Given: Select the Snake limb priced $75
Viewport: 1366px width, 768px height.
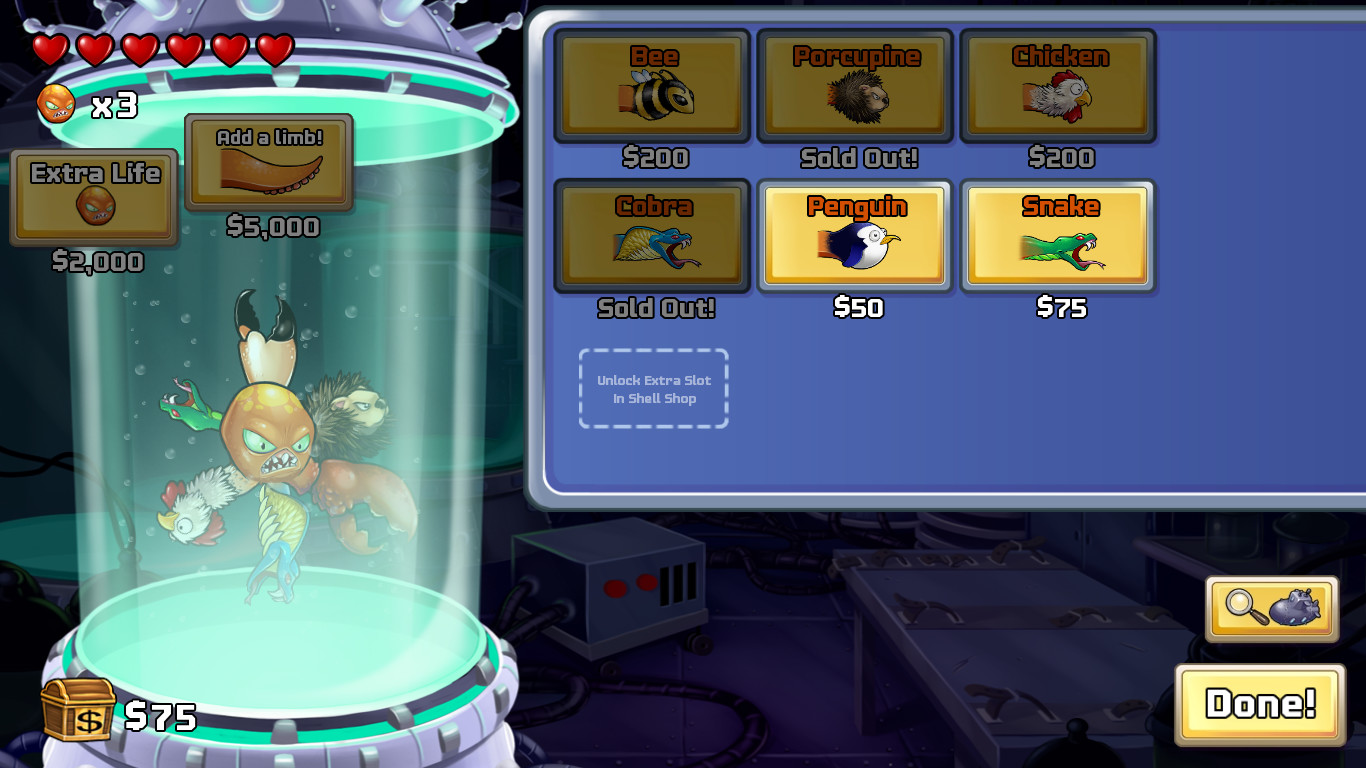Looking at the screenshot, I should click(1060, 236).
